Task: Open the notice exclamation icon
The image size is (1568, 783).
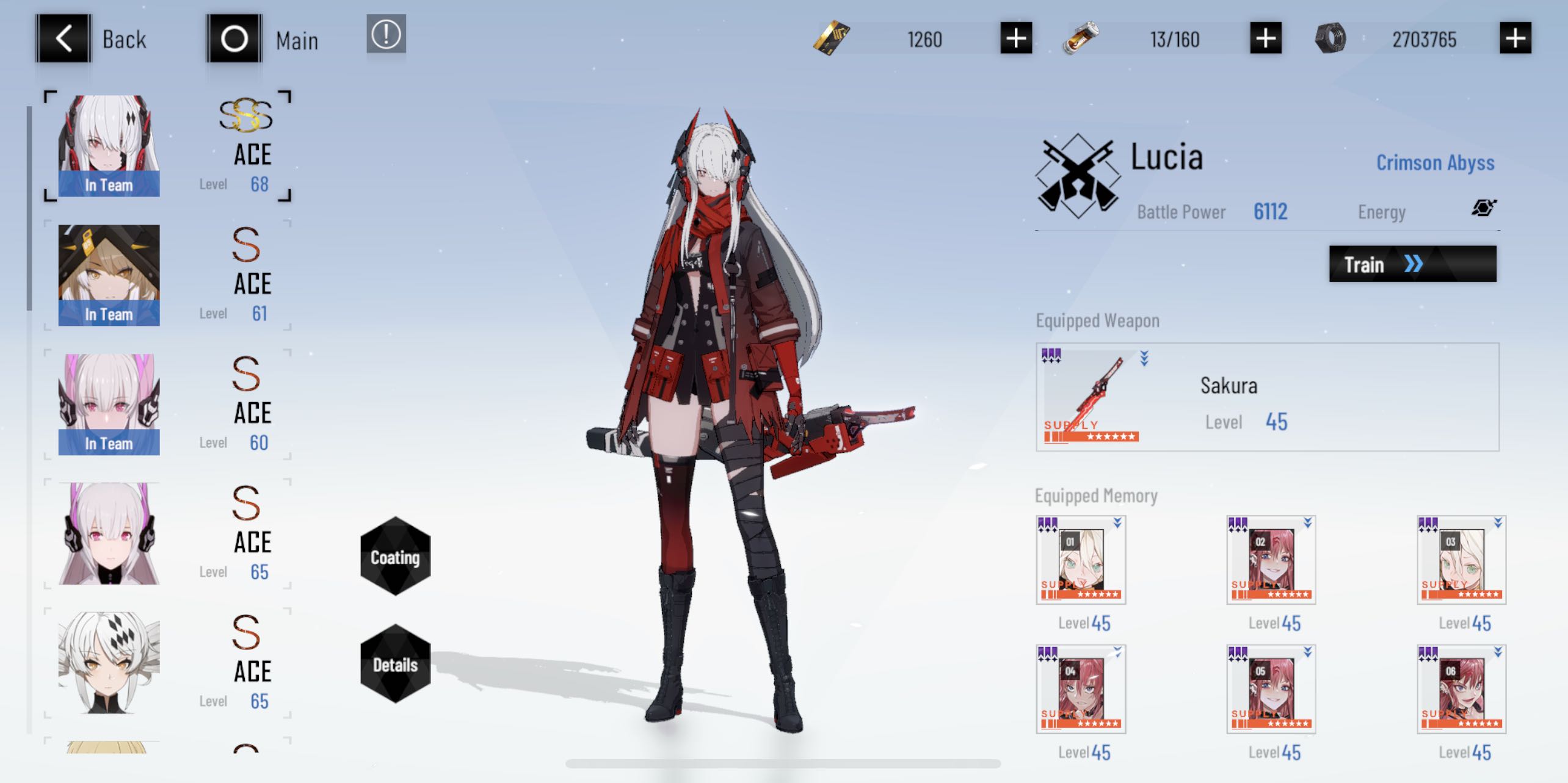Action: (x=387, y=35)
